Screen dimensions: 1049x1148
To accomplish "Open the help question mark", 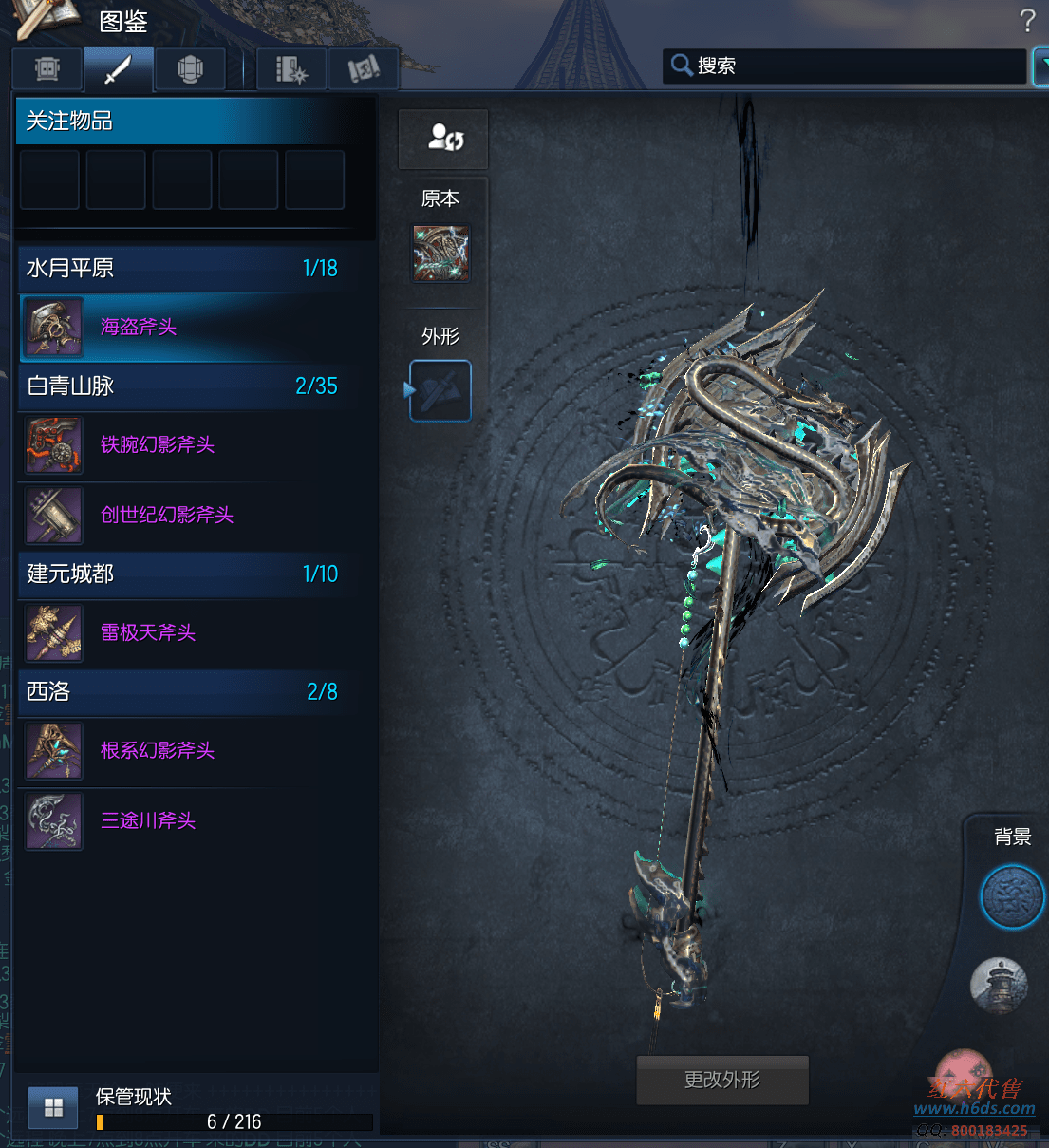I will tap(1027, 21).
